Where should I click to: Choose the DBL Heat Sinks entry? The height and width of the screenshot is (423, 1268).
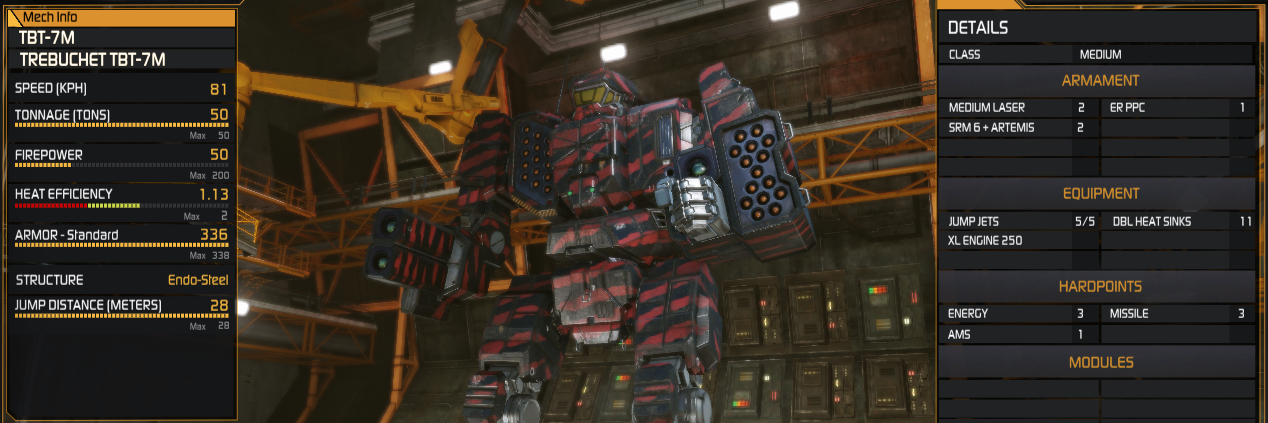pyautogui.click(x=1176, y=221)
